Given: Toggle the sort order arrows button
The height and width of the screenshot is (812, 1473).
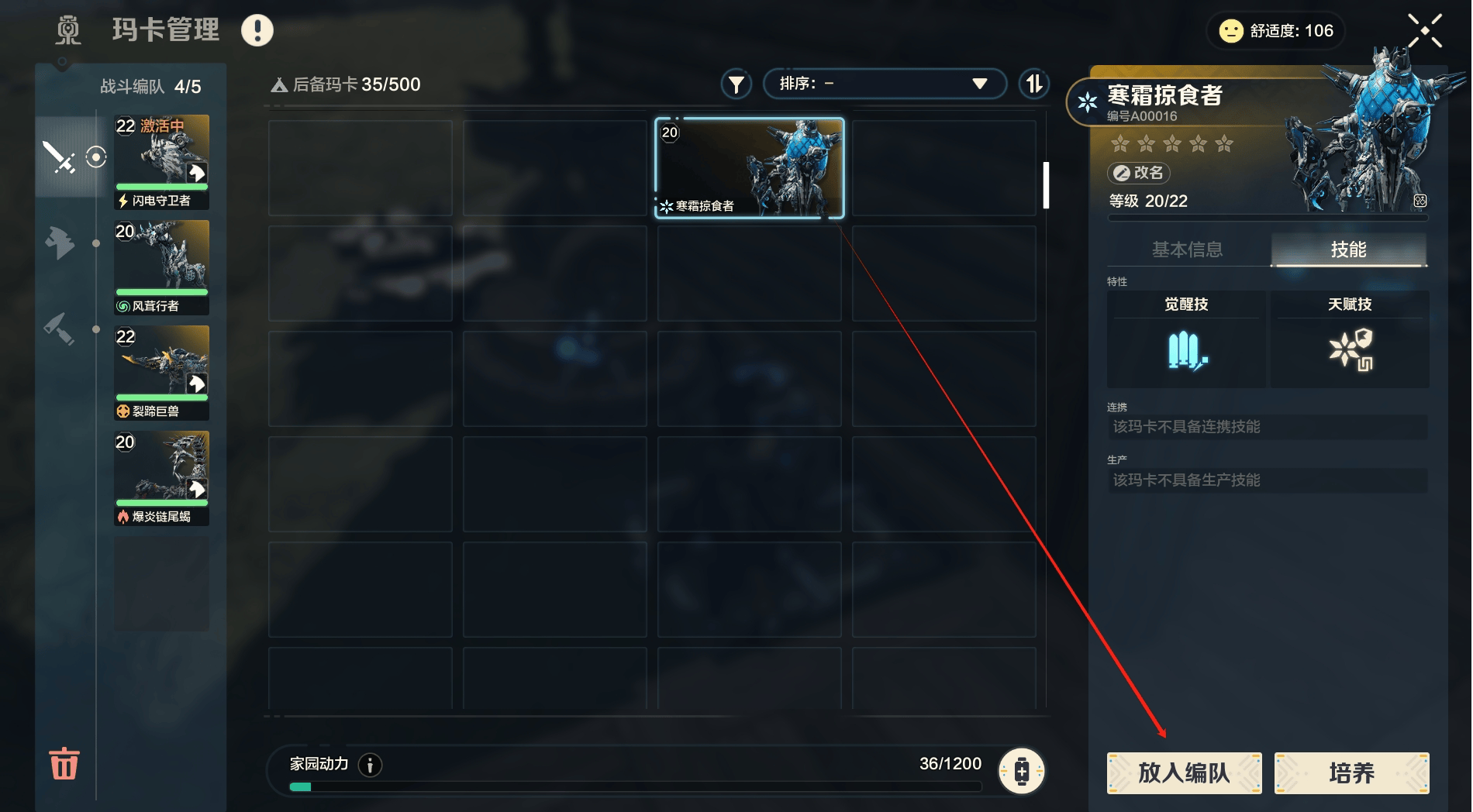Looking at the screenshot, I should coord(1034,84).
